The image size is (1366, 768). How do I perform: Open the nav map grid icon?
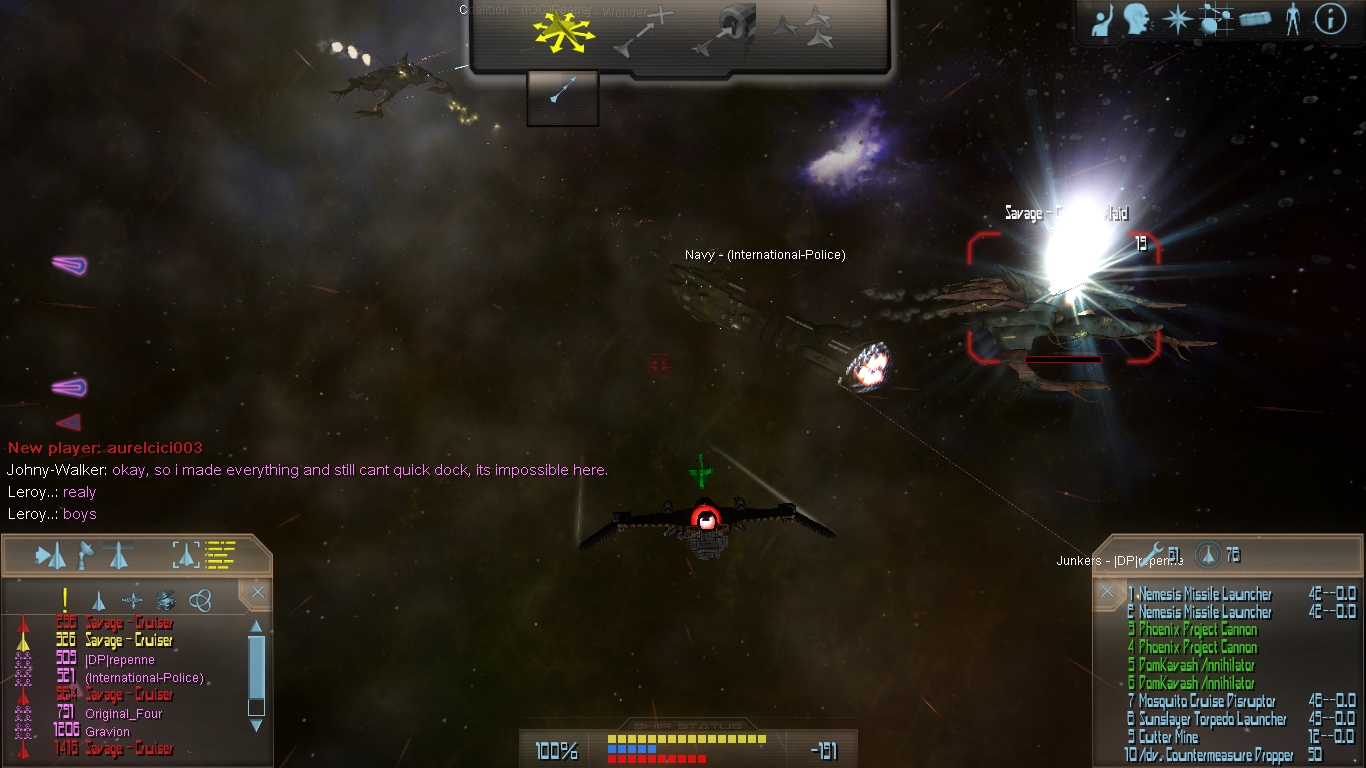[1214, 19]
